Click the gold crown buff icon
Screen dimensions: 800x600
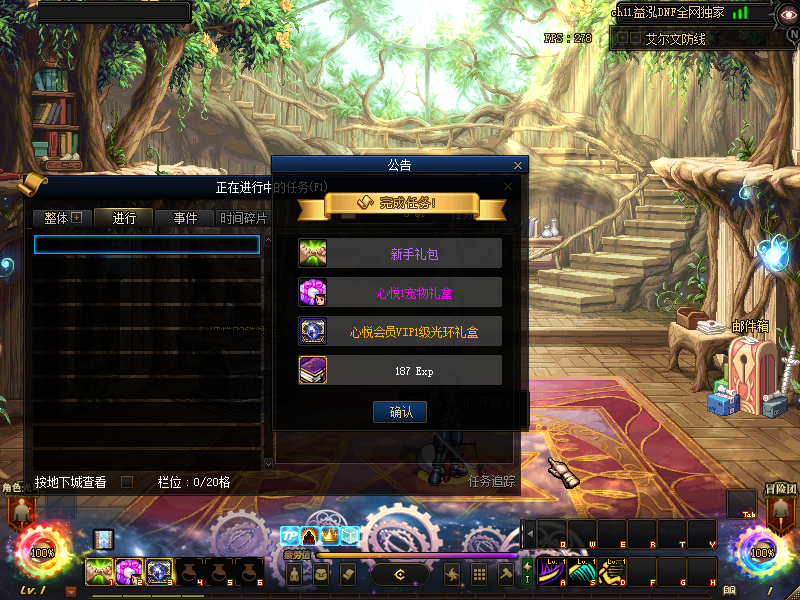click(329, 536)
